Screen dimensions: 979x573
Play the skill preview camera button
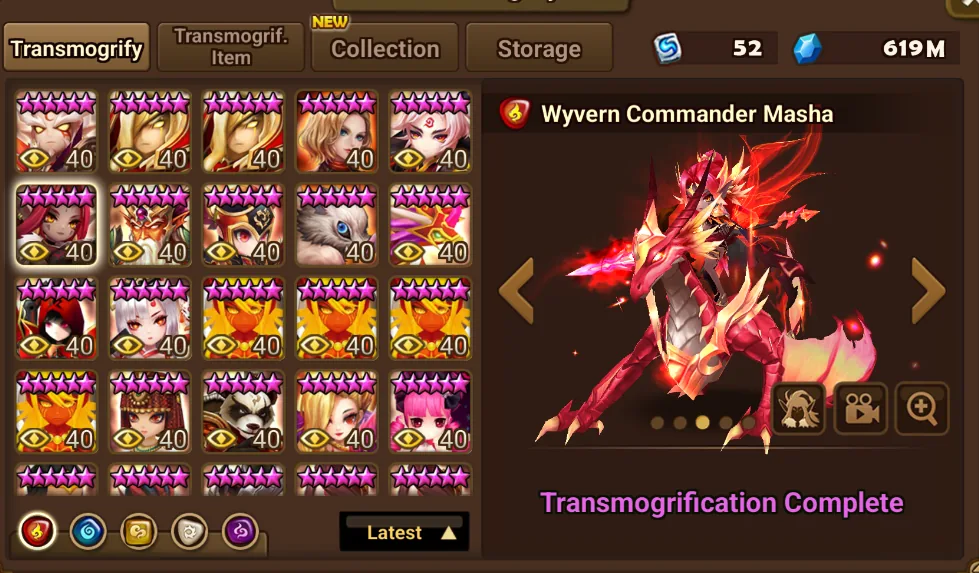coord(861,408)
